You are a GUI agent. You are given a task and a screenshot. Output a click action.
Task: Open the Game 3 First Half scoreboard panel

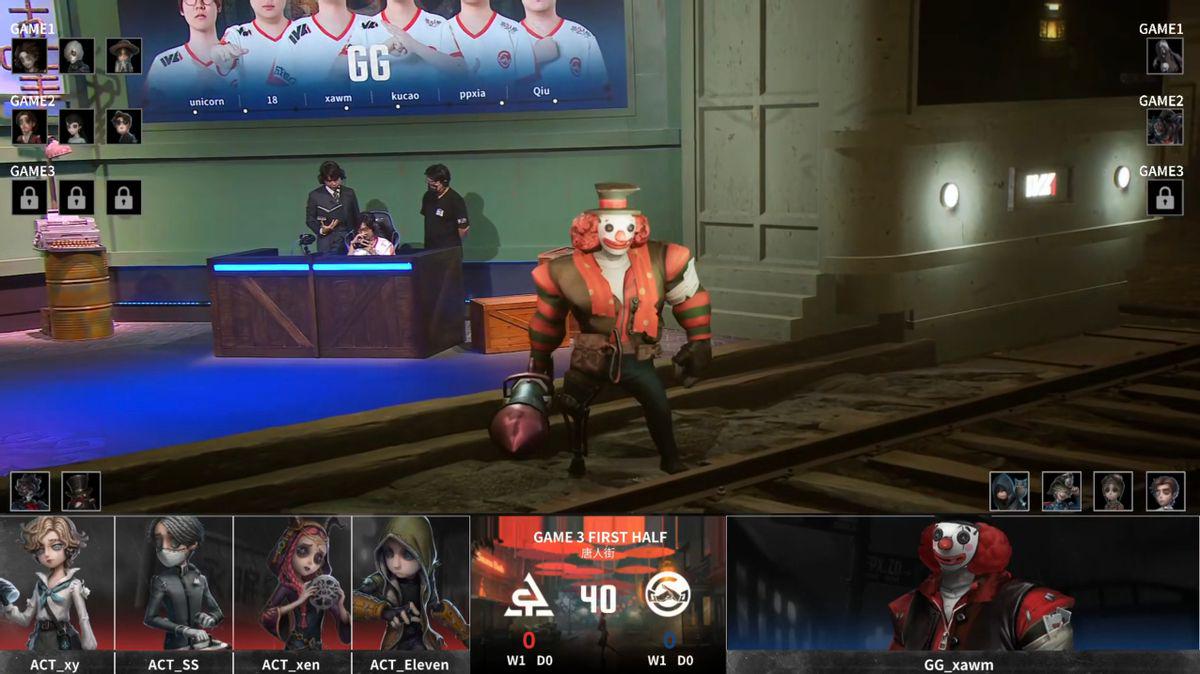tap(598, 594)
